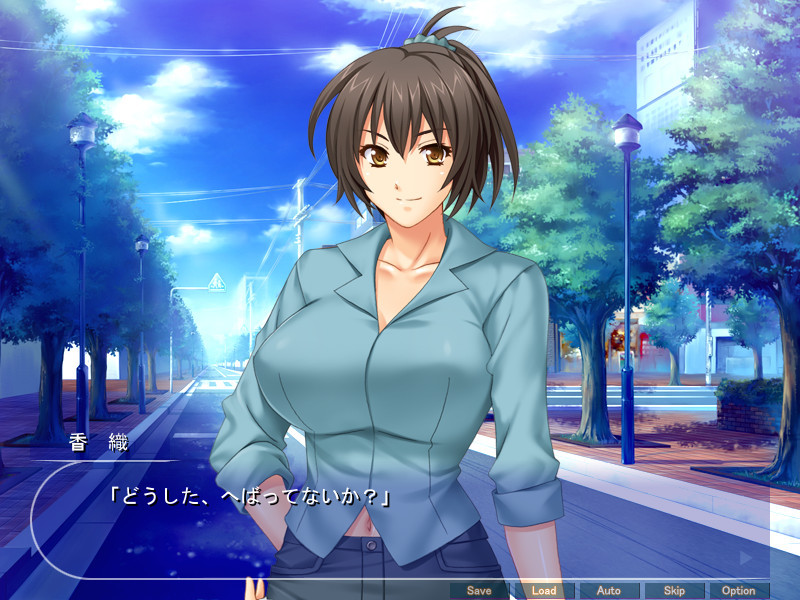800x600 pixels.
Task: Enable Auto text advance
Action: [608, 591]
